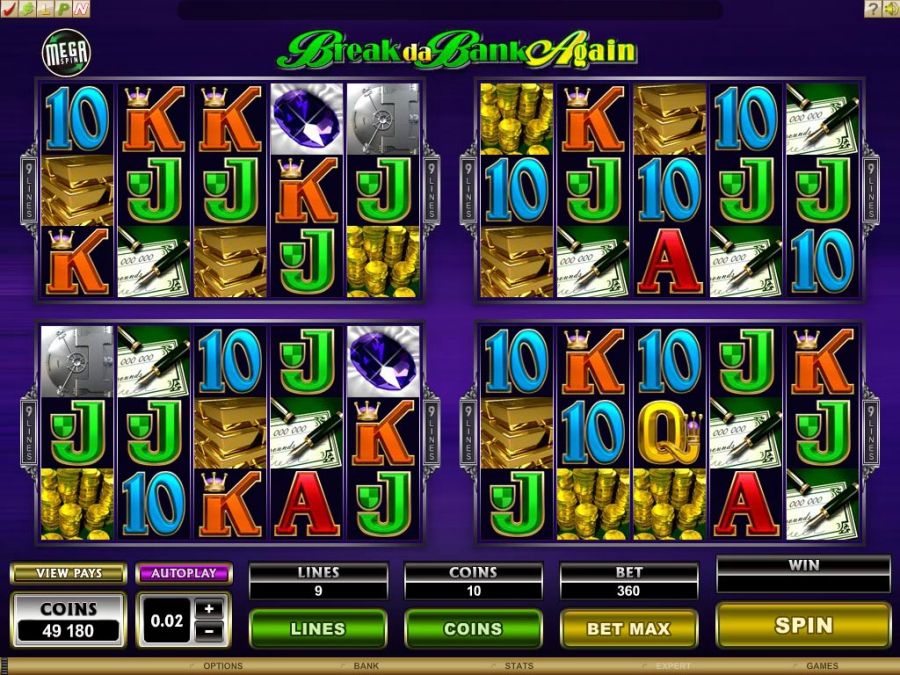Change paylines using the green LINES button
Viewport: 900px width, 675px height.
[317, 628]
